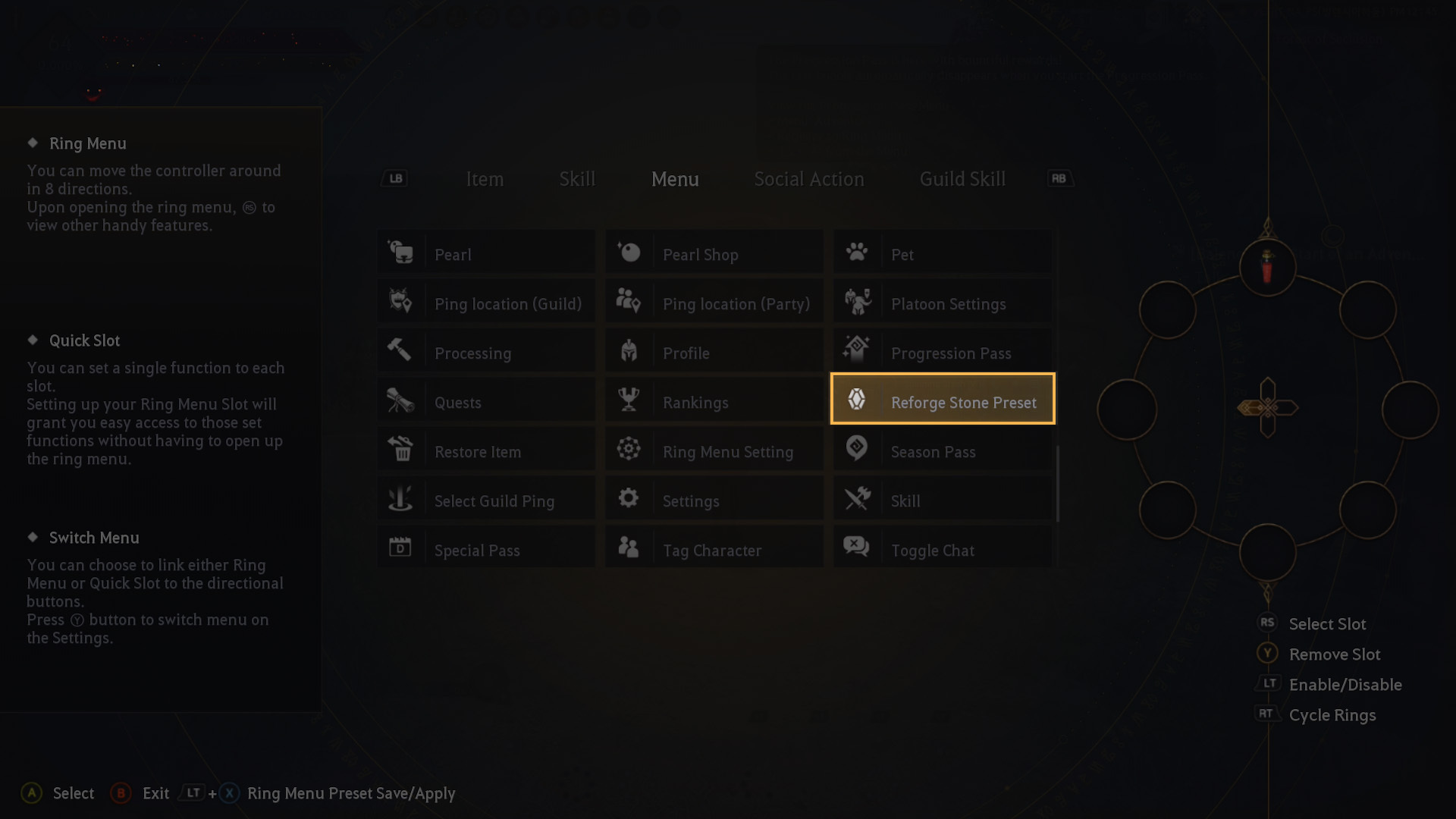This screenshot has width=1456, height=819.
Task: Choose Platoon Settings
Action: [x=942, y=303]
